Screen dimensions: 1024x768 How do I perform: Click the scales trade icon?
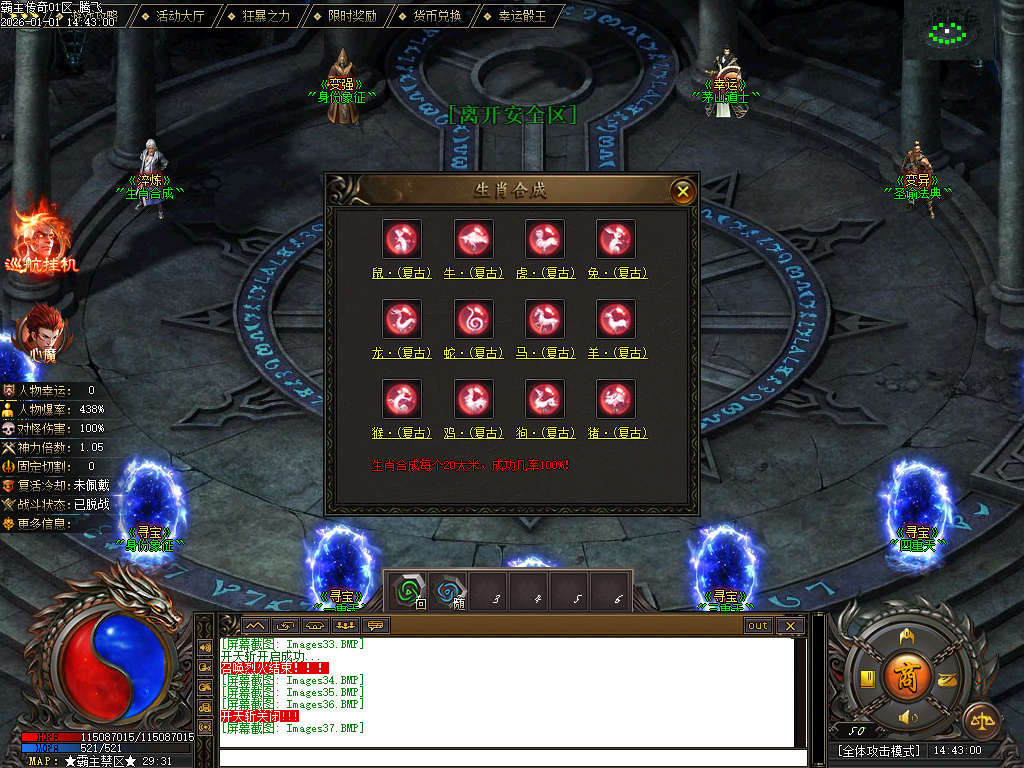pyautogui.click(x=980, y=720)
